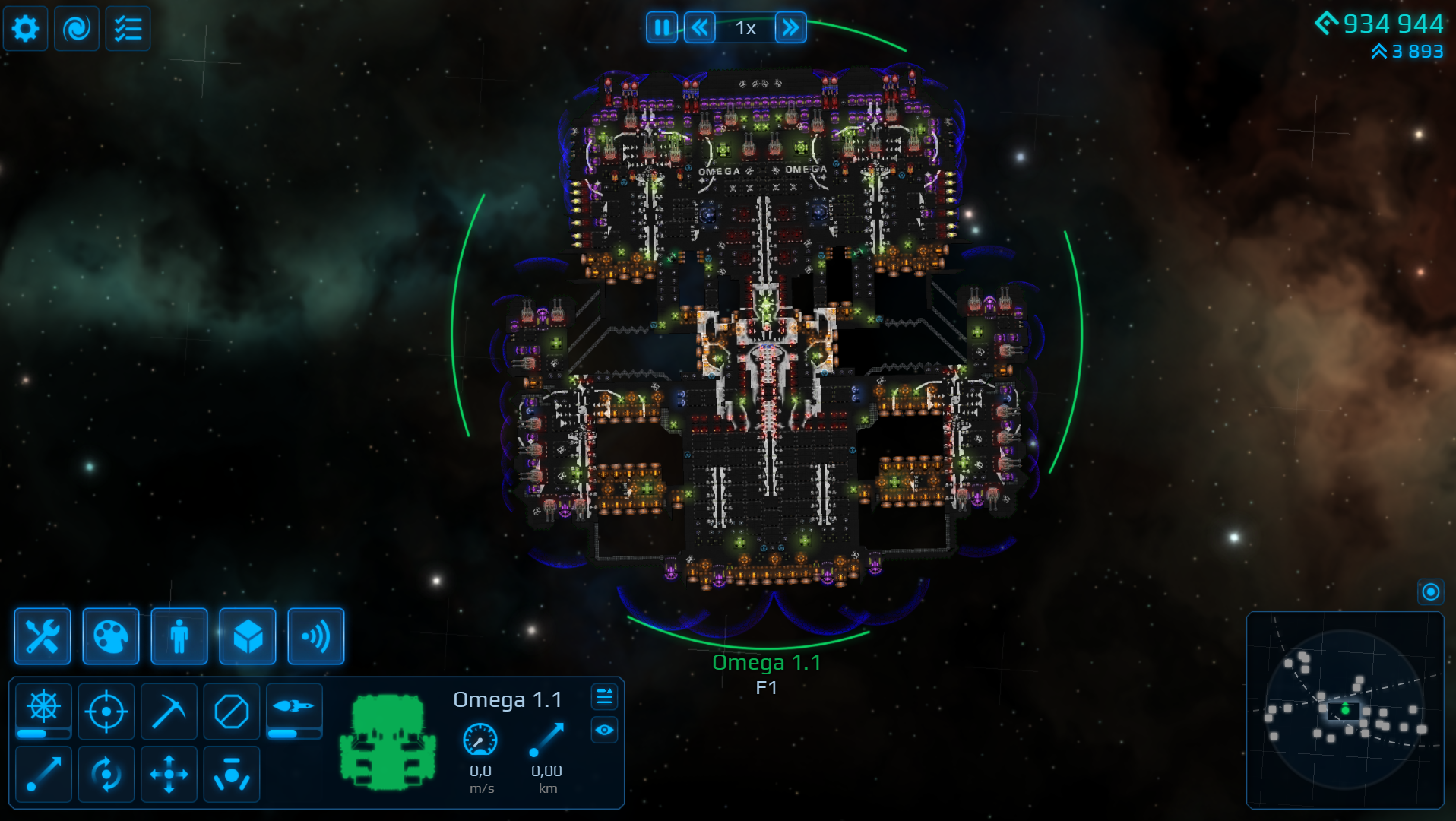Activate the missile weapon command
Image resolution: width=1456 pixels, height=821 pixels.
point(294,707)
